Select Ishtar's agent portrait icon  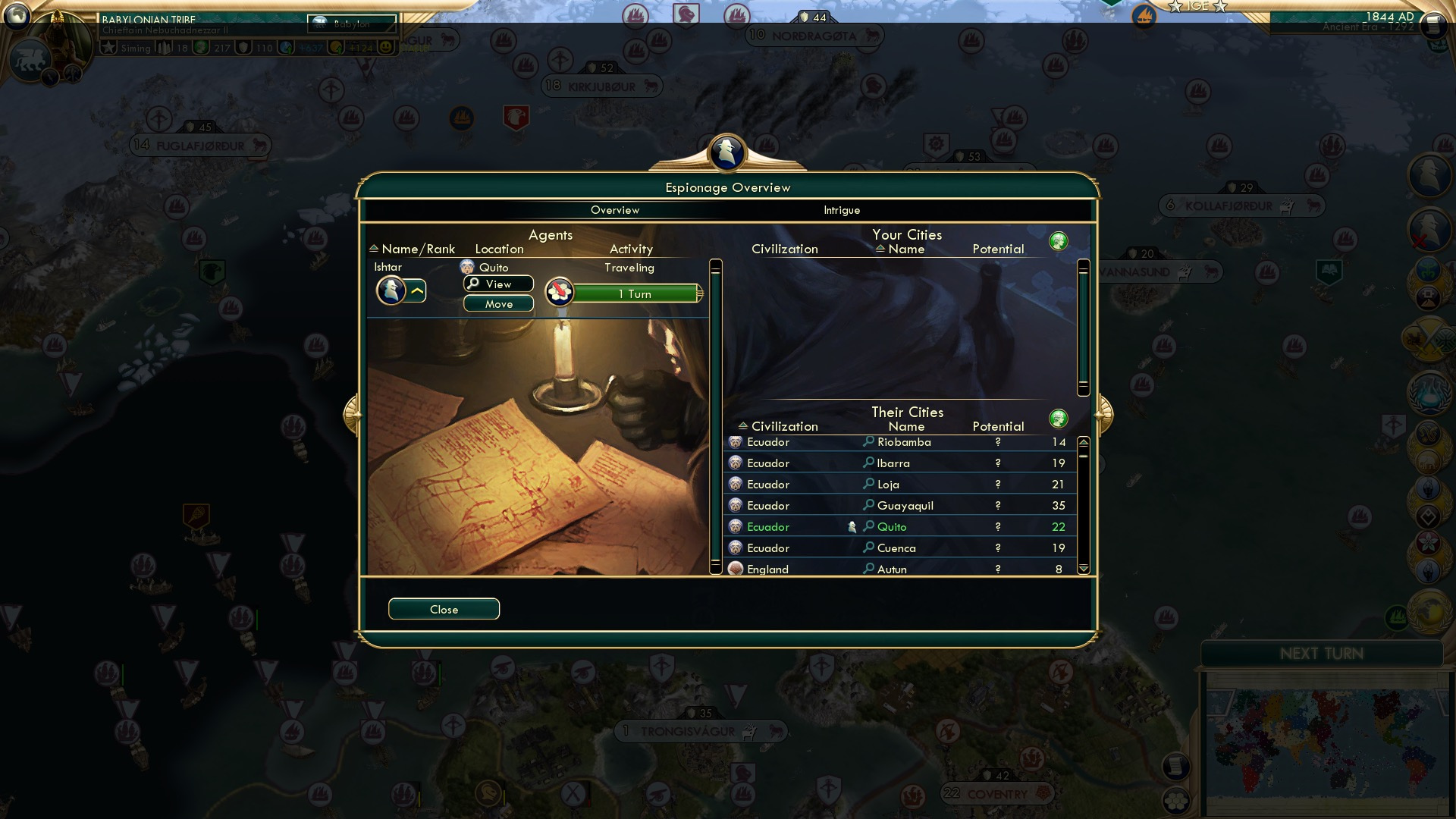click(x=393, y=290)
